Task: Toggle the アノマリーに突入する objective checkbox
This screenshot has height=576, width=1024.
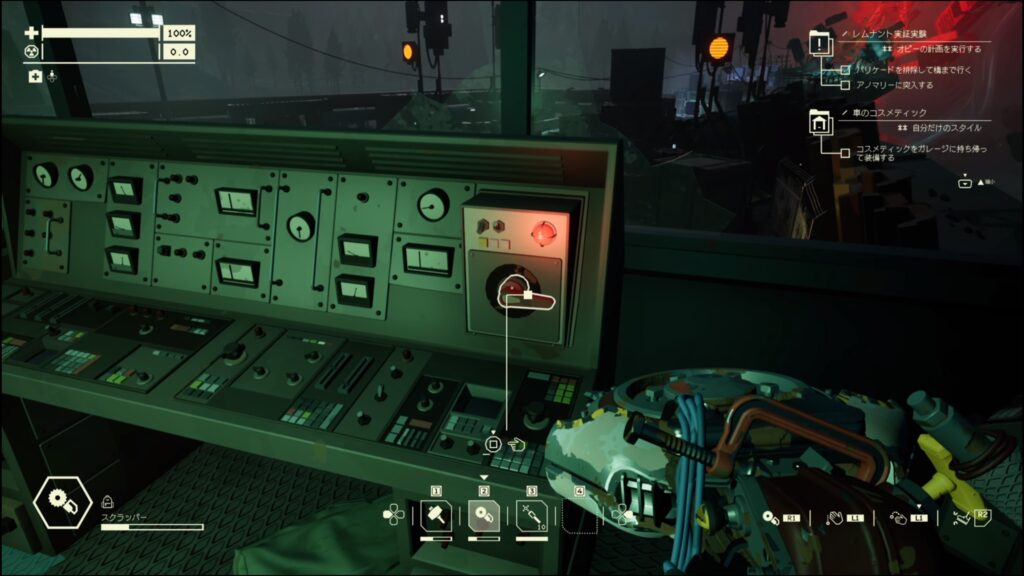Action: pos(846,85)
